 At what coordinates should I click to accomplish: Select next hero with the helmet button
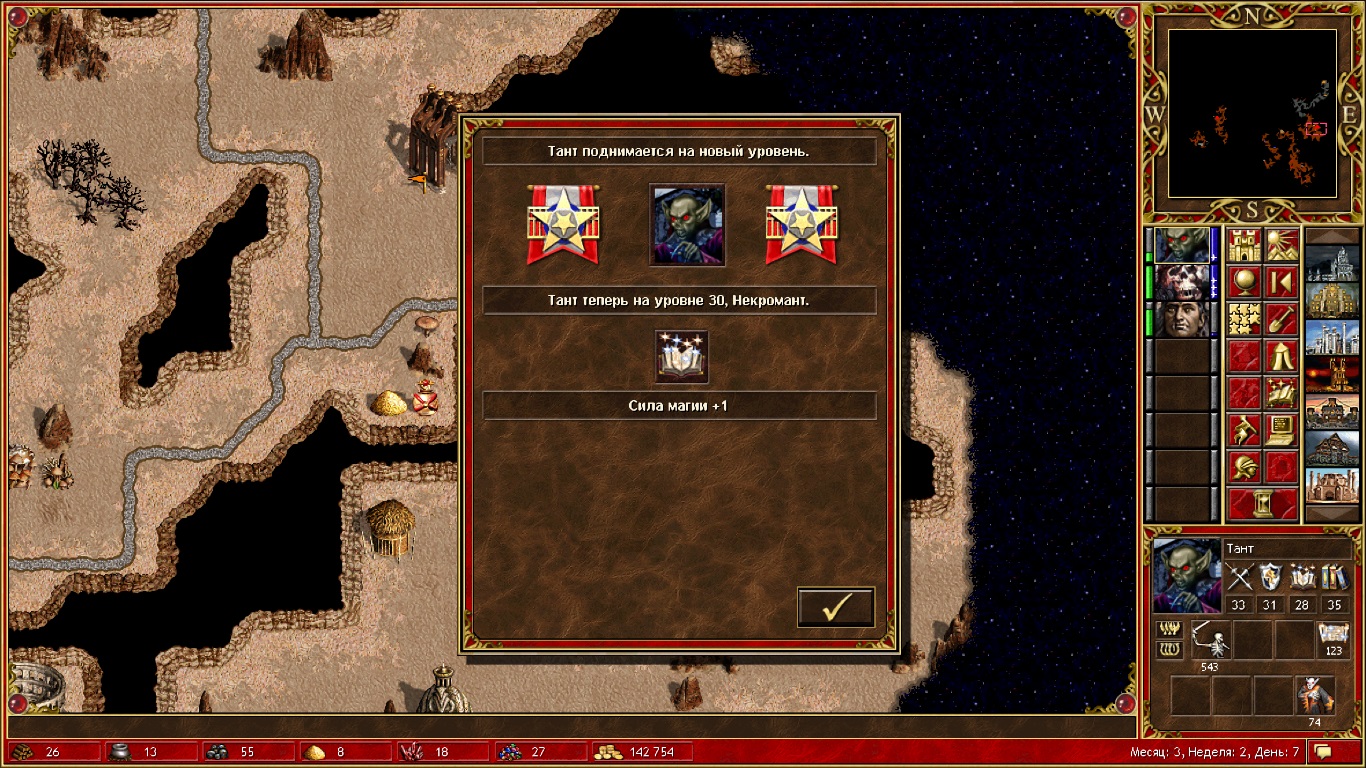(x=1244, y=467)
